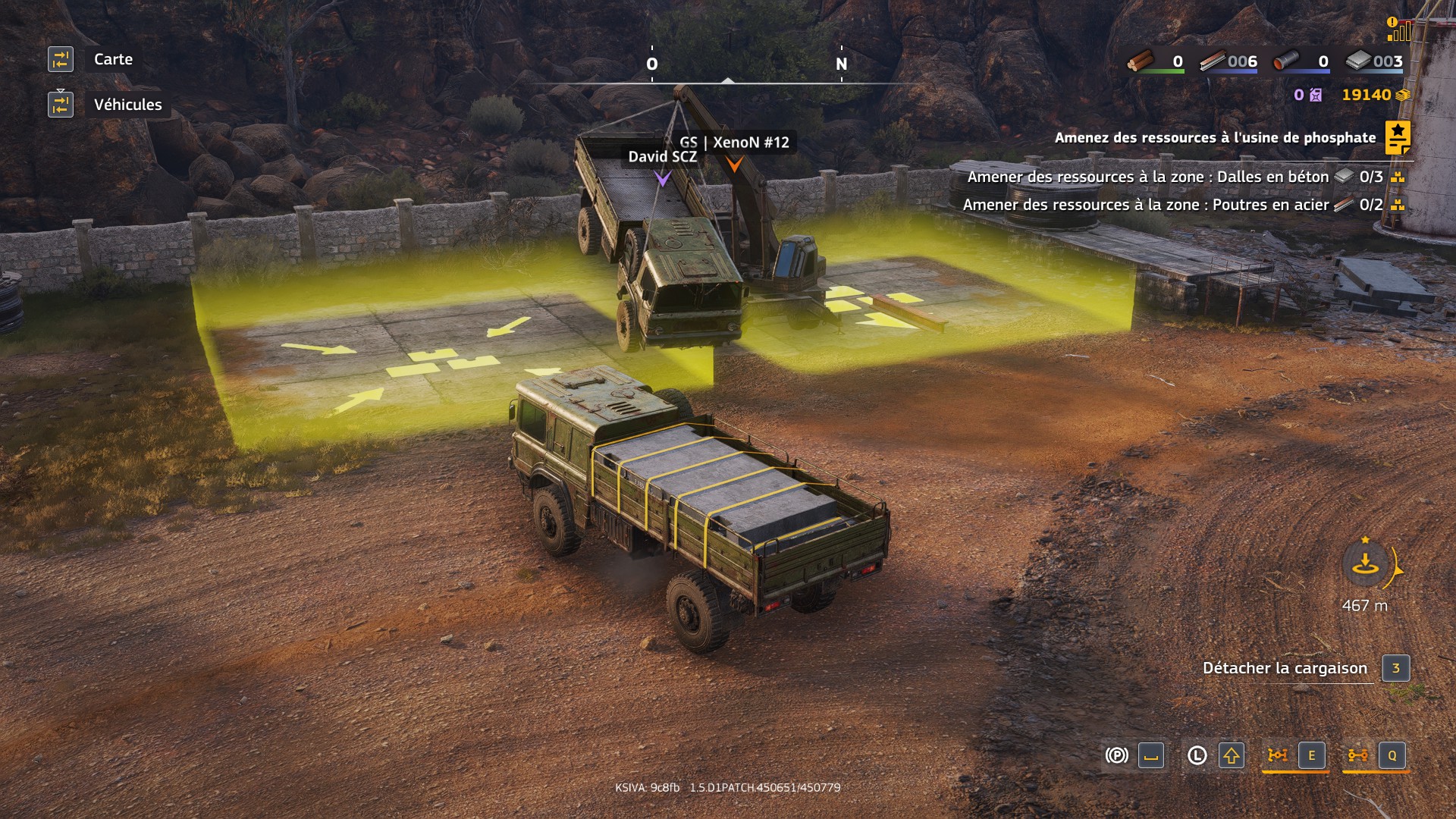
Task: Click the network signal warning icon
Action: coord(1399,29)
